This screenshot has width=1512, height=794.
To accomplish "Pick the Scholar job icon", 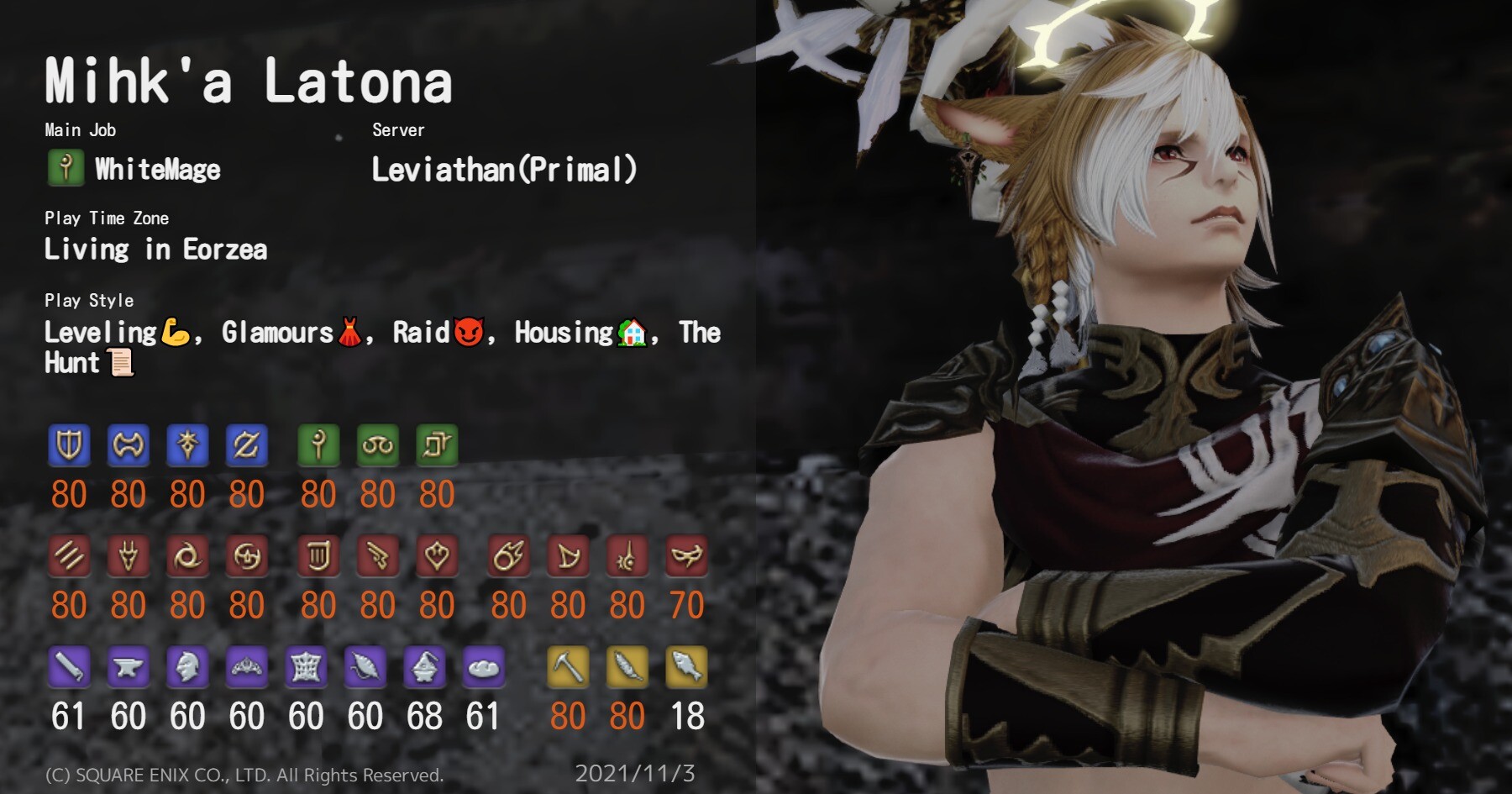I will (x=377, y=445).
